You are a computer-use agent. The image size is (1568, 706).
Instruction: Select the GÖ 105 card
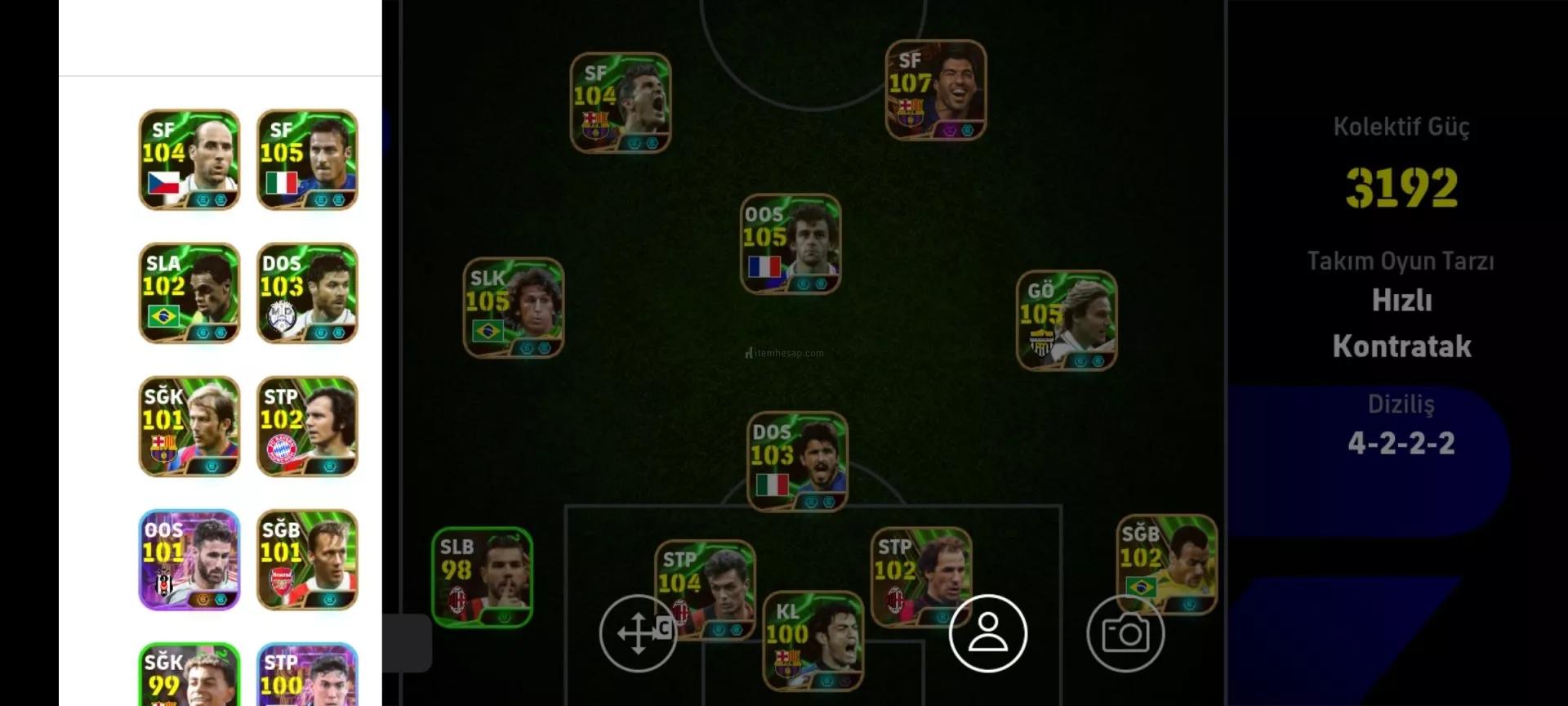click(1067, 320)
